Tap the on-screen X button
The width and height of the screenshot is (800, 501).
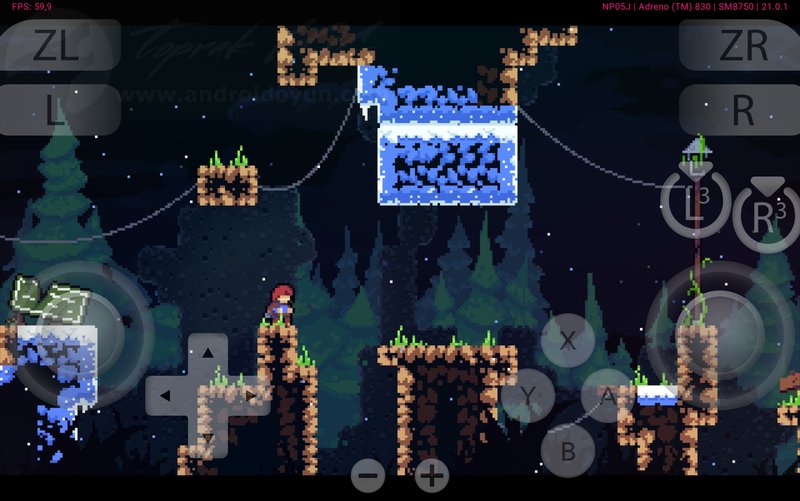568,340
